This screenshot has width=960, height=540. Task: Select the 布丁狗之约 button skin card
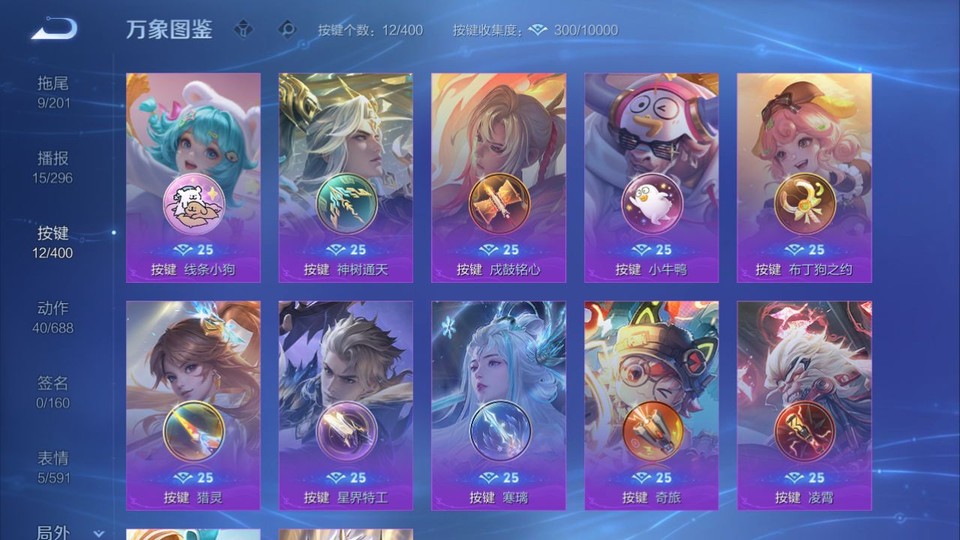click(x=804, y=177)
